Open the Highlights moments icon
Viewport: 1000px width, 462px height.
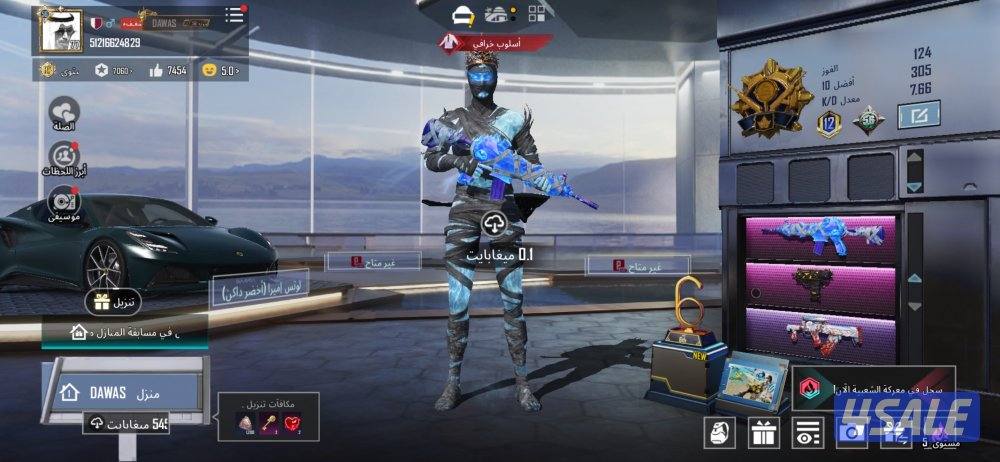point(64,157)
